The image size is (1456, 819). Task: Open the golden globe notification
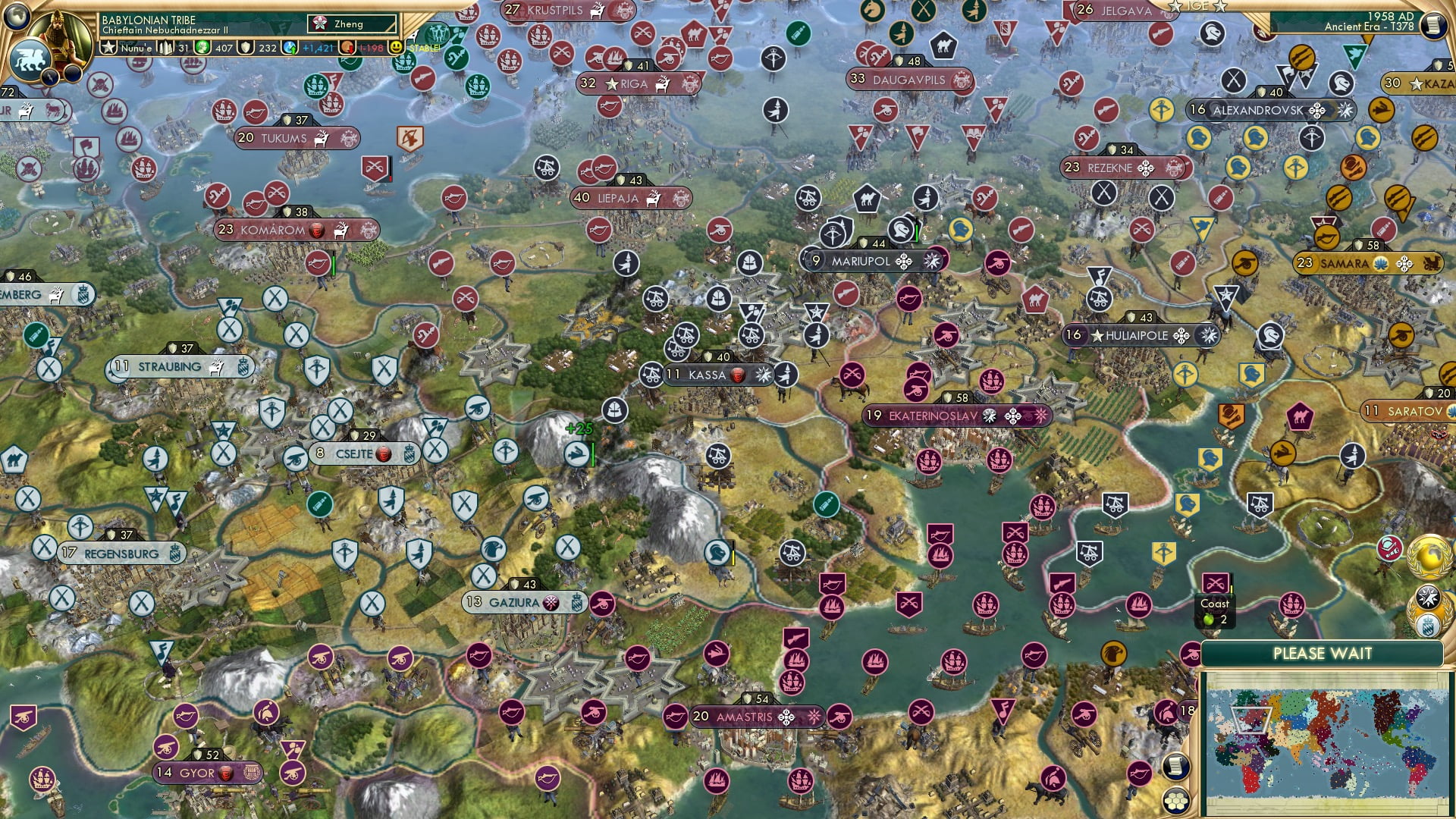coord(1428,557)
